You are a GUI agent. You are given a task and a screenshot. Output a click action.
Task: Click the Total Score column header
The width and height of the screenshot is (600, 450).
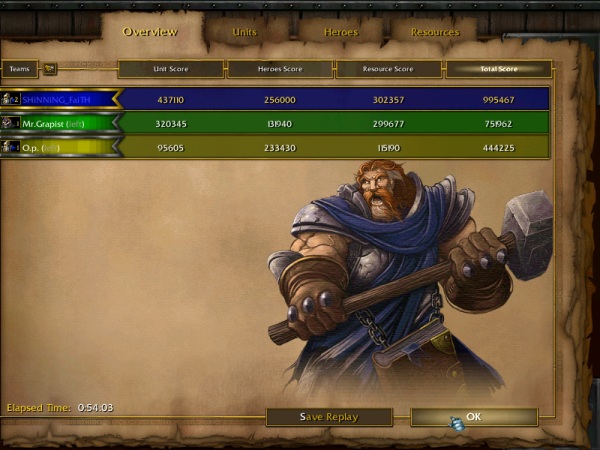pyautogui.click(x=498, y=69)
